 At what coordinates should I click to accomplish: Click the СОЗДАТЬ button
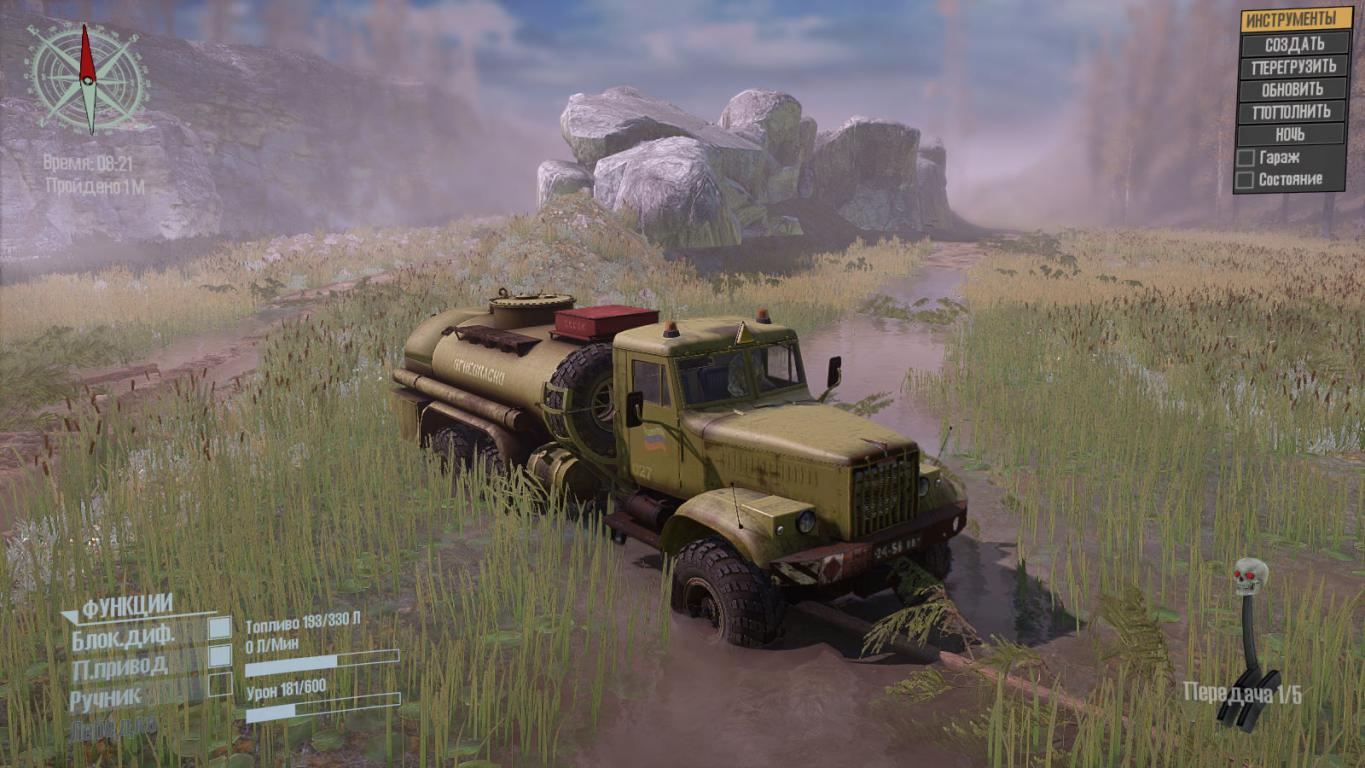pyautogui.click(x=1294, y=44)
